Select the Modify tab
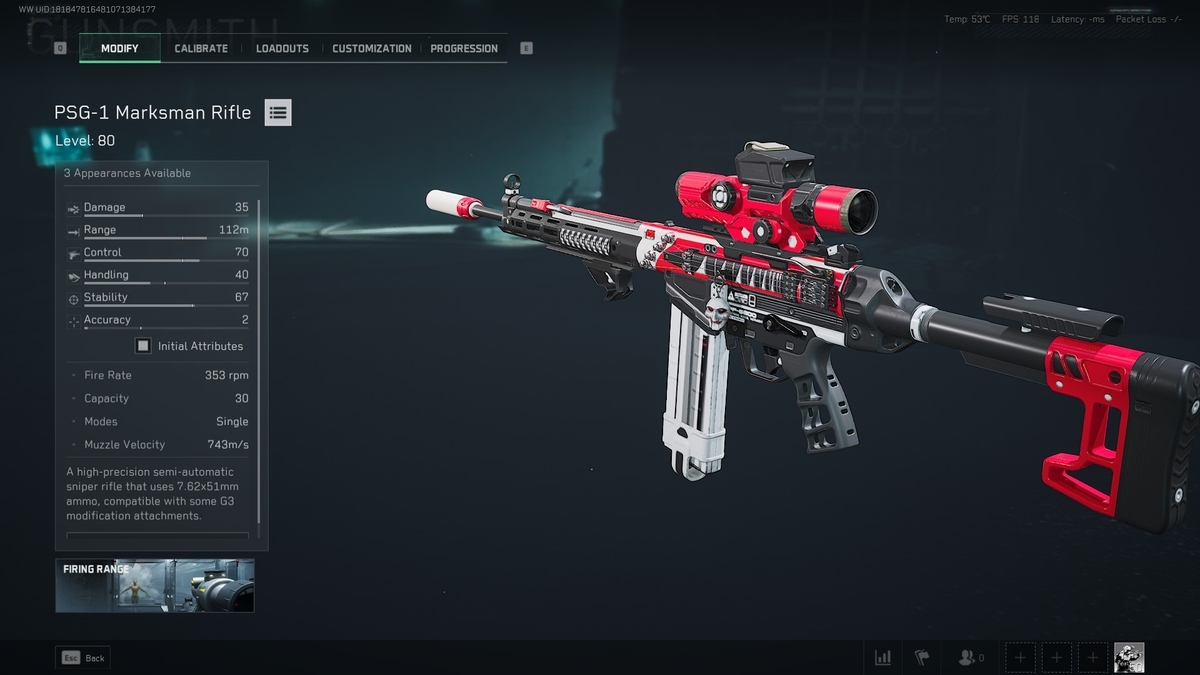The height and width of the screenshot is (675, 1200). pos(120,48)
